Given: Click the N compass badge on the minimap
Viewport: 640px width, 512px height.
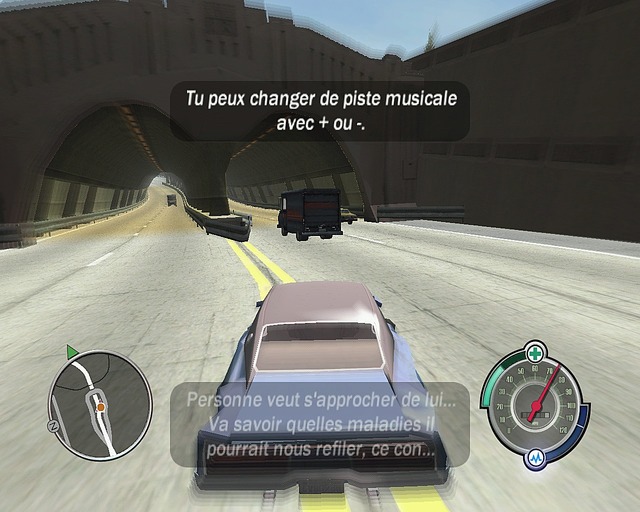Looking at the screenshot, I should point(52,426).
